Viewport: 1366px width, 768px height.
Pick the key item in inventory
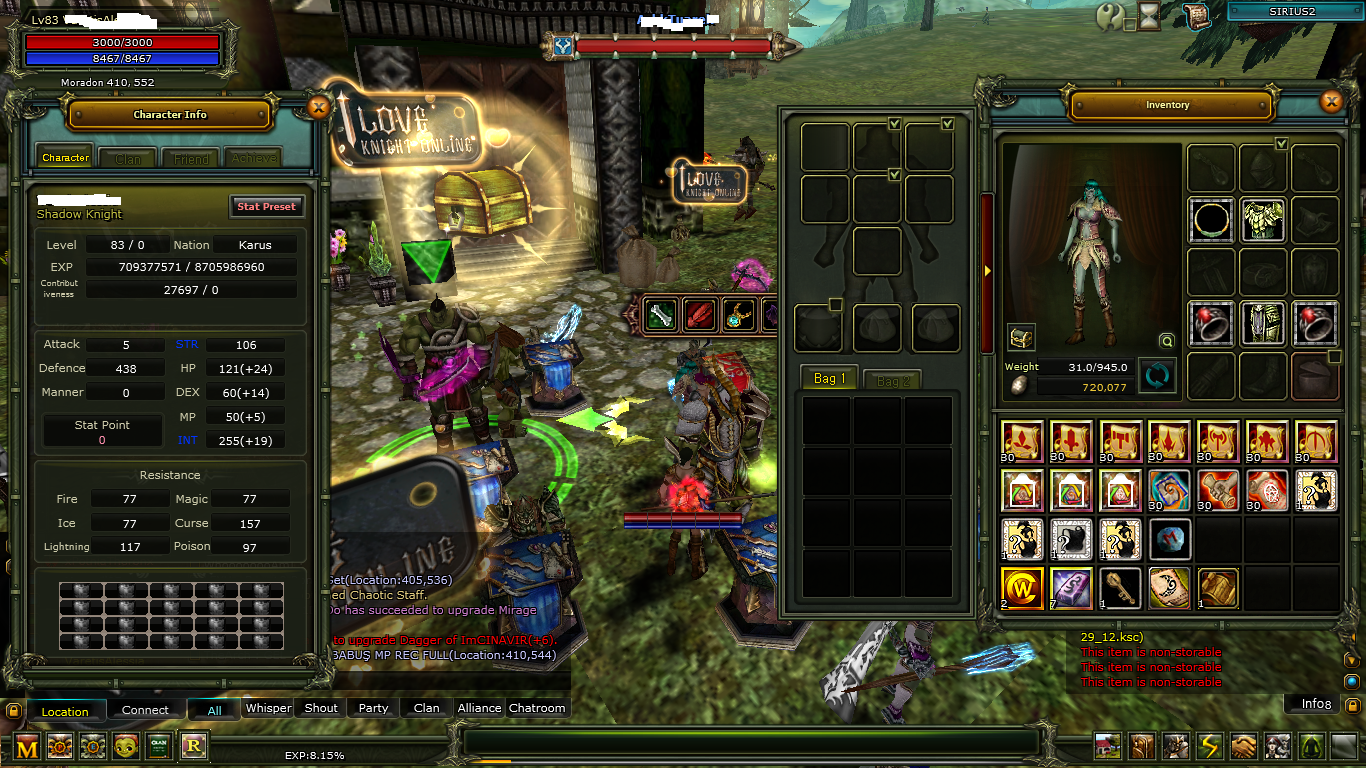(x=1119, y=588)
